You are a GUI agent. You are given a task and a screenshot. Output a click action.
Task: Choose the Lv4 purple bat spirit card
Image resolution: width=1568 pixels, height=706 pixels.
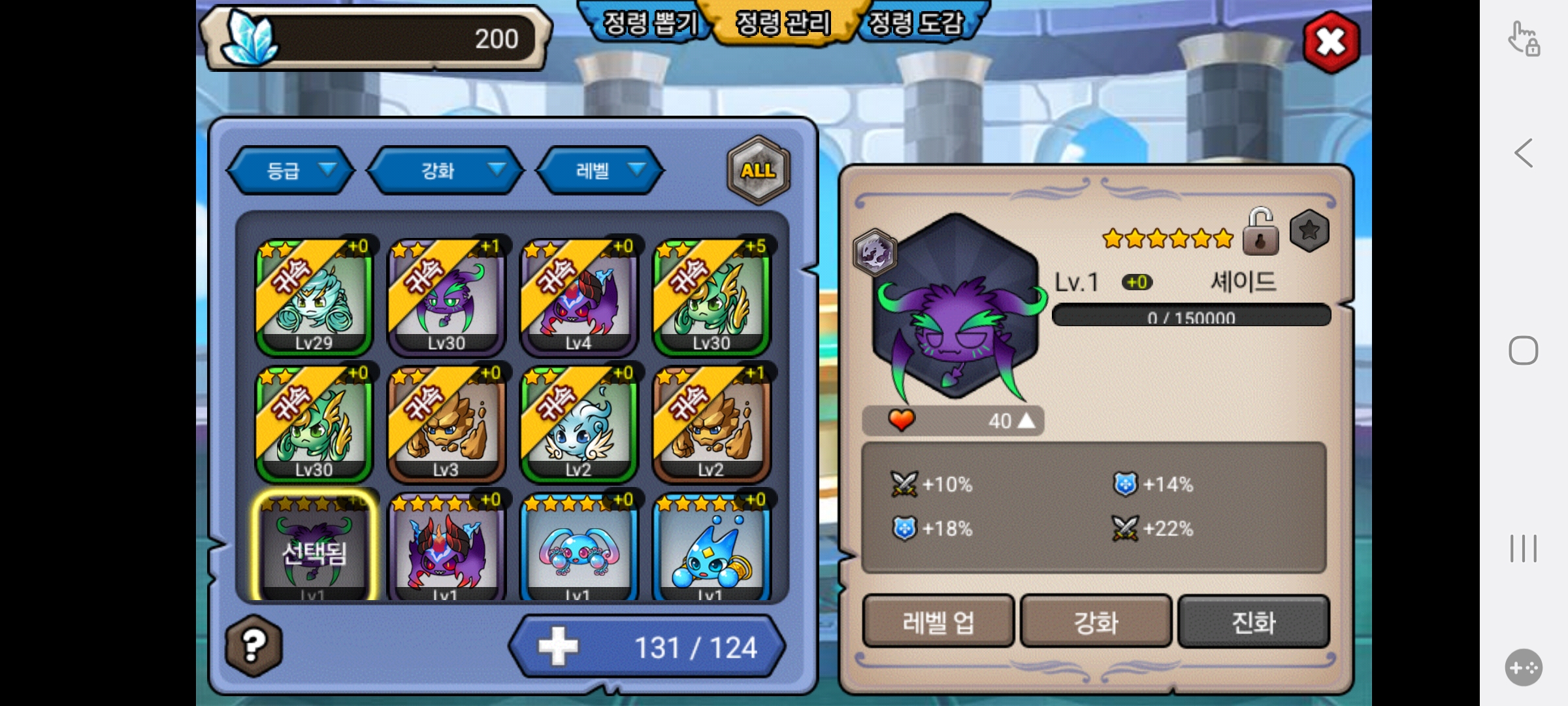(x=579, y=297)
